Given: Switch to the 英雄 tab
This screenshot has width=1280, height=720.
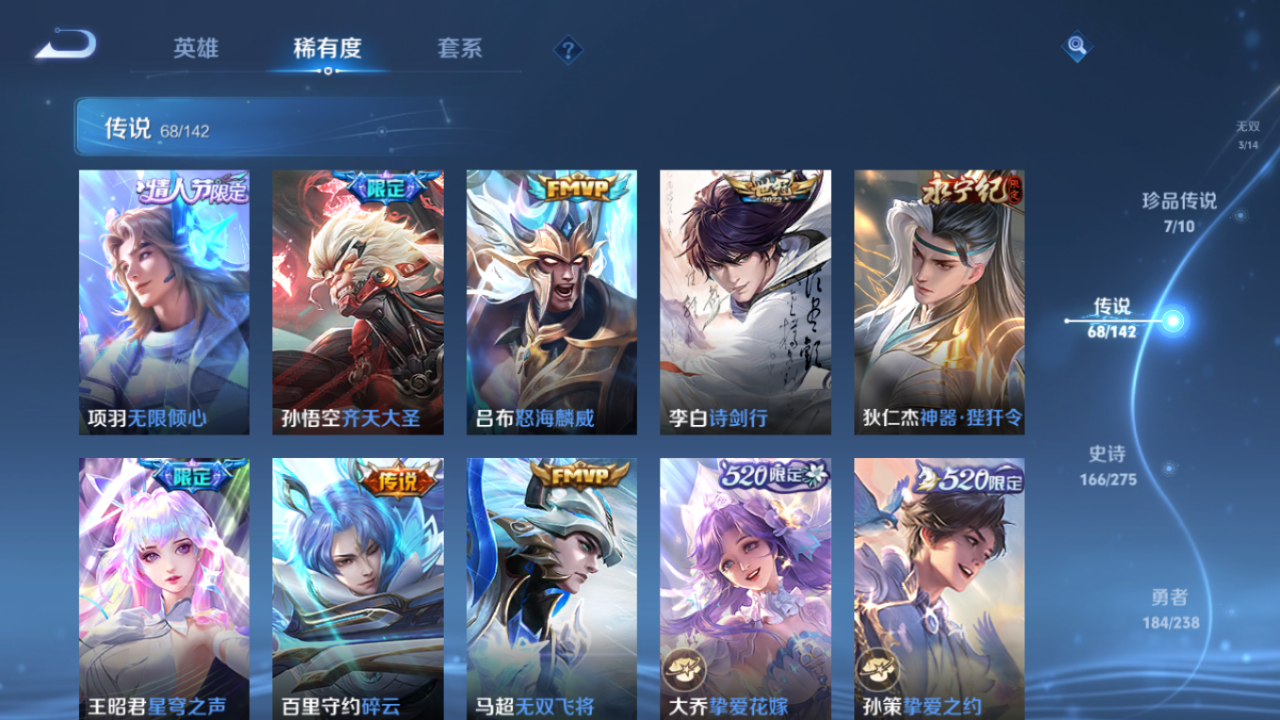Looking at the screenshot, I should point(196,49).
